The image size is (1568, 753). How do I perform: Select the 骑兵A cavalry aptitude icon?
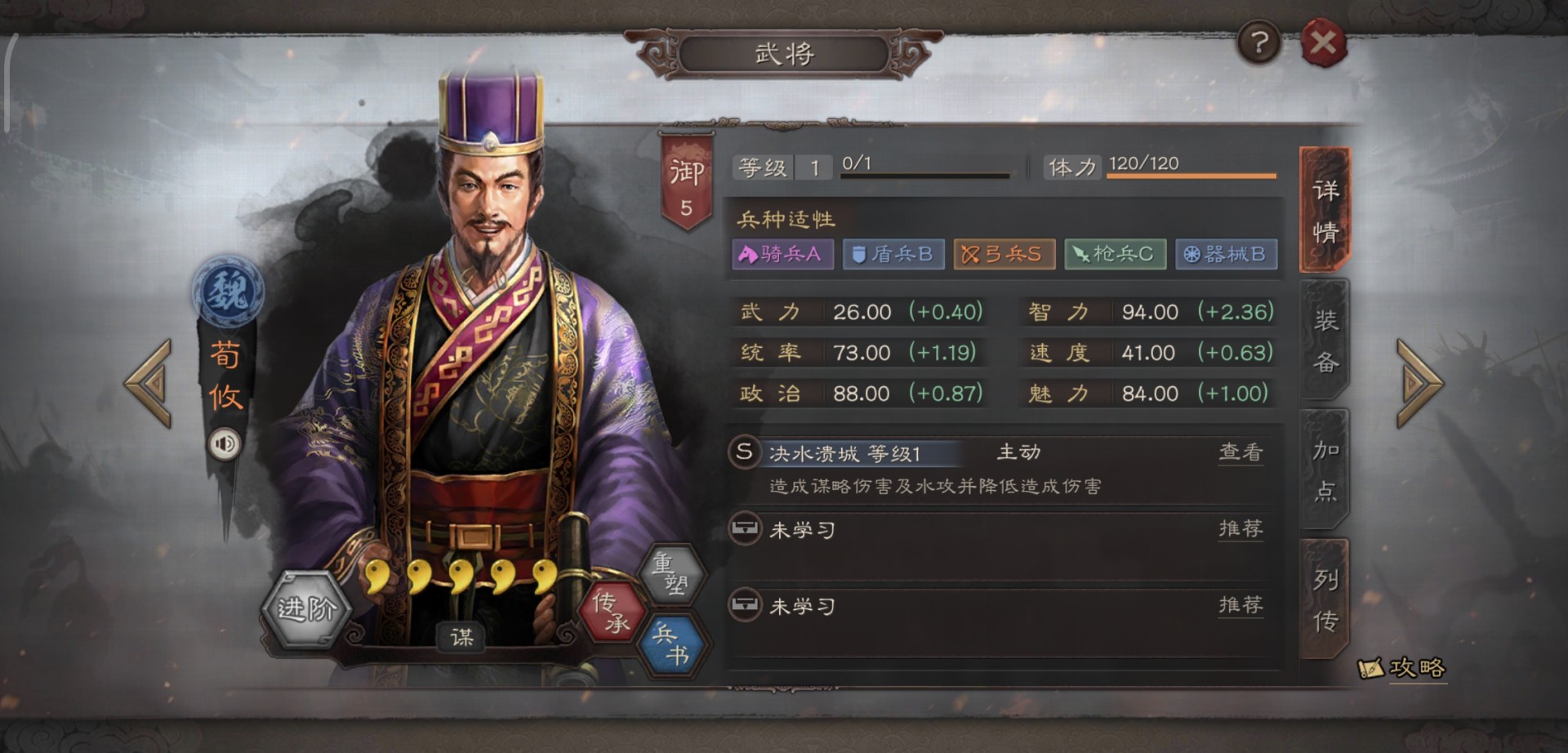(x=782, y=254)
